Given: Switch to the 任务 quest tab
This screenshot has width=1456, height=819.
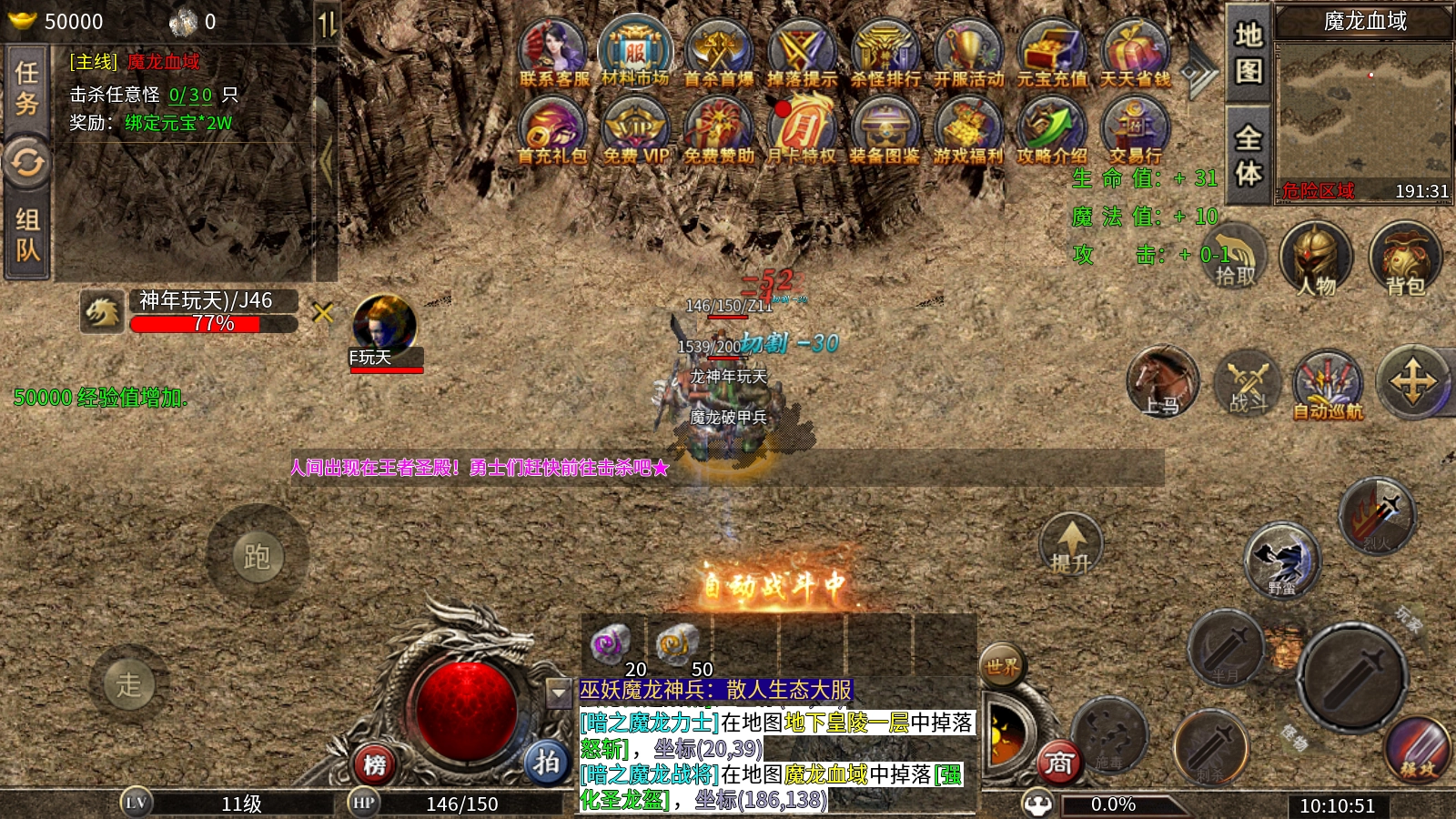Looking at the screenshot, I should click(x=27, y=88).
